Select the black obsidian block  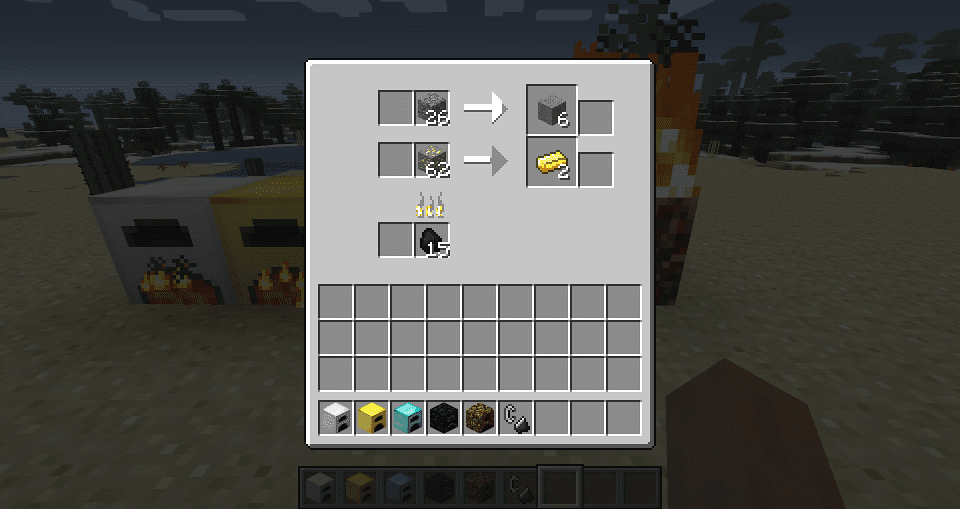click(x=444, y=417)
